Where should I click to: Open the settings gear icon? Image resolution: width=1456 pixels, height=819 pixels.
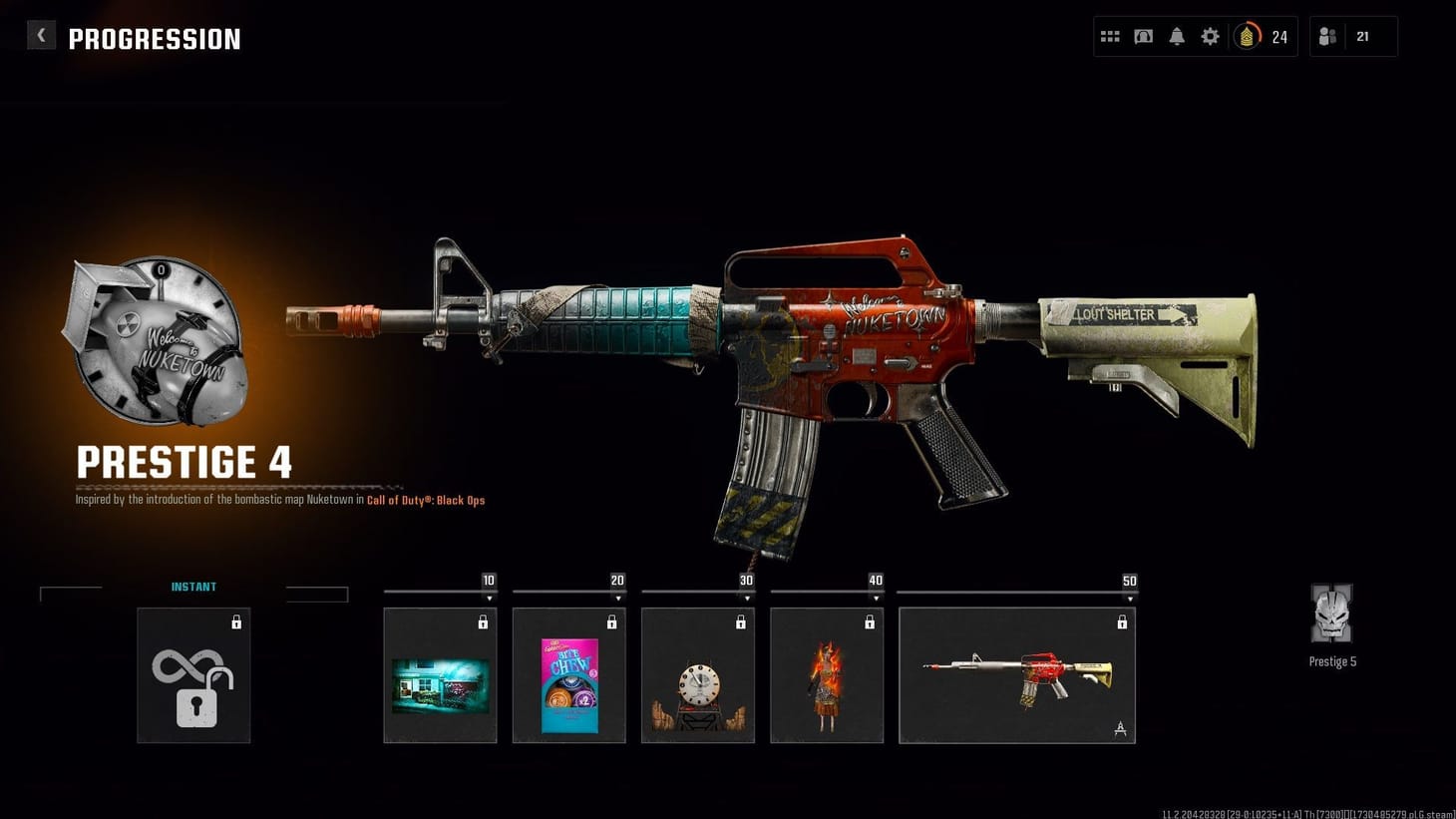[1210, 36]
